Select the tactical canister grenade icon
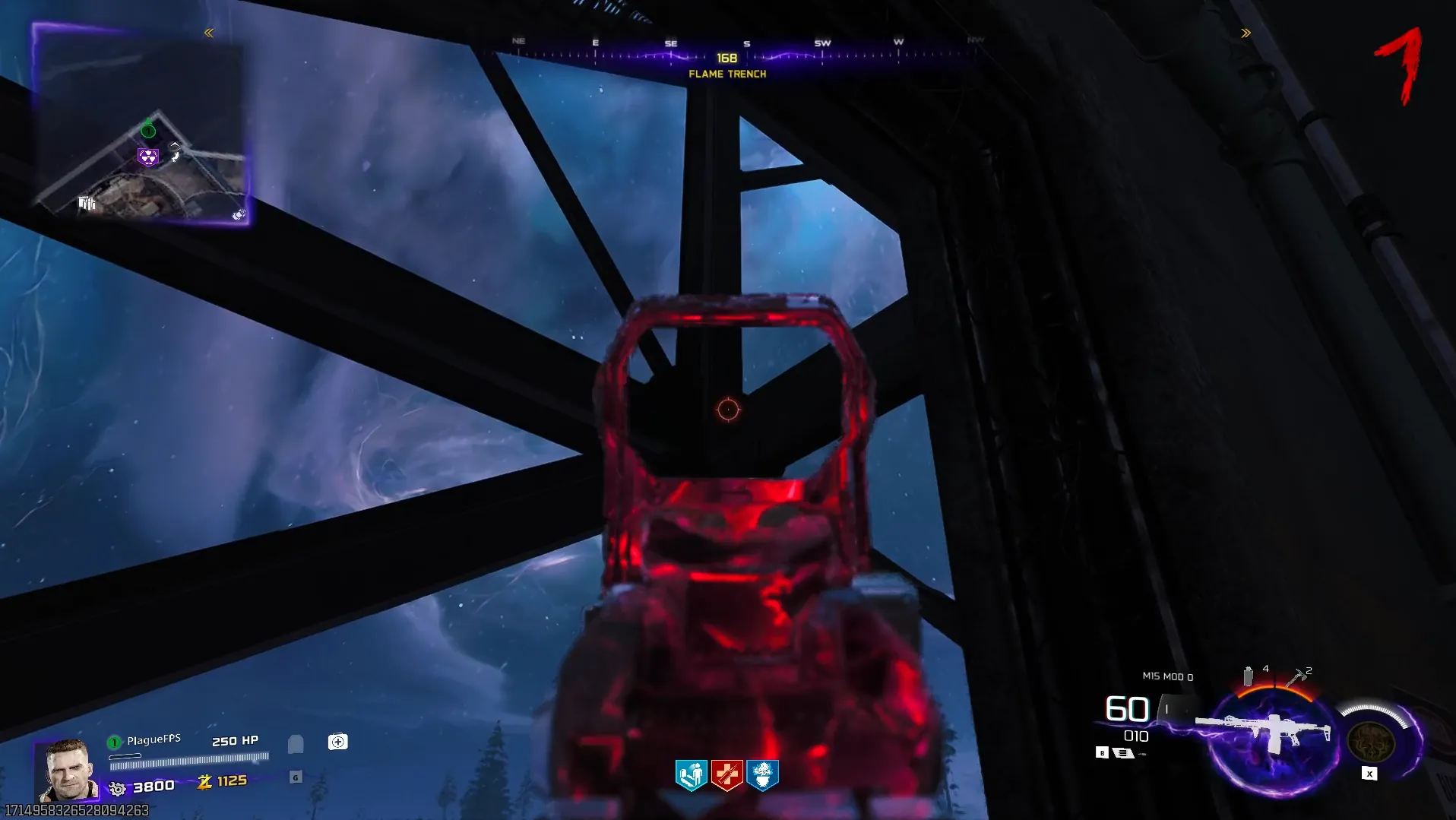This screenshot has height=820, width=1456. (1248, 676)
